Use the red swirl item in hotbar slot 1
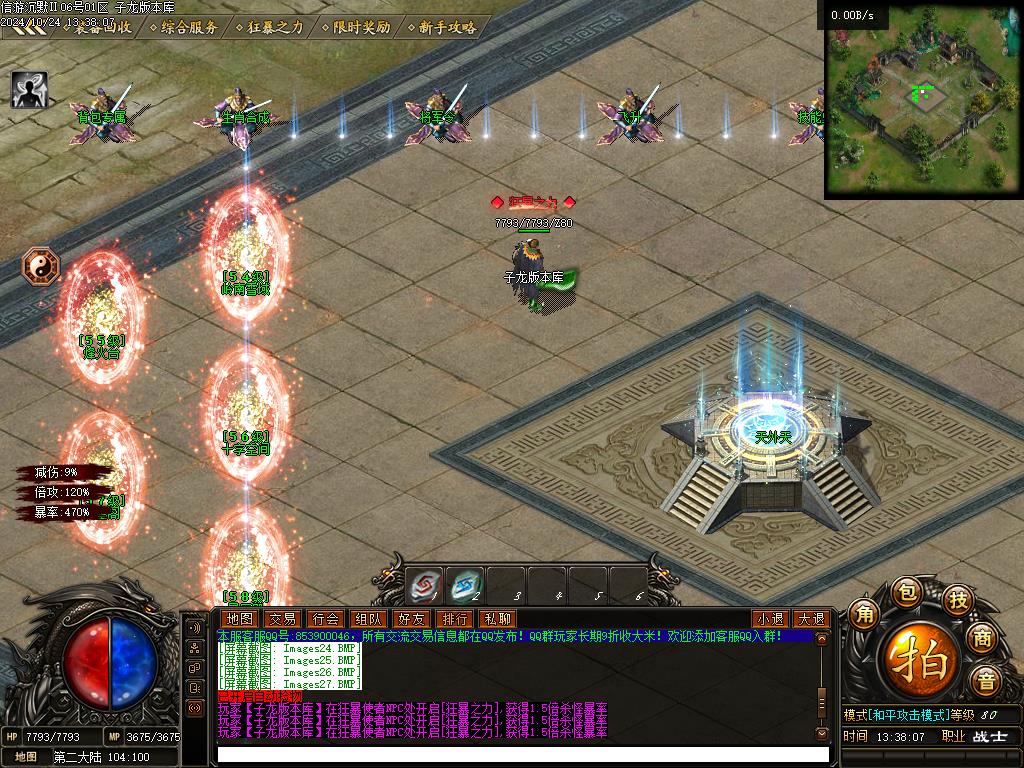 [425, 585]
